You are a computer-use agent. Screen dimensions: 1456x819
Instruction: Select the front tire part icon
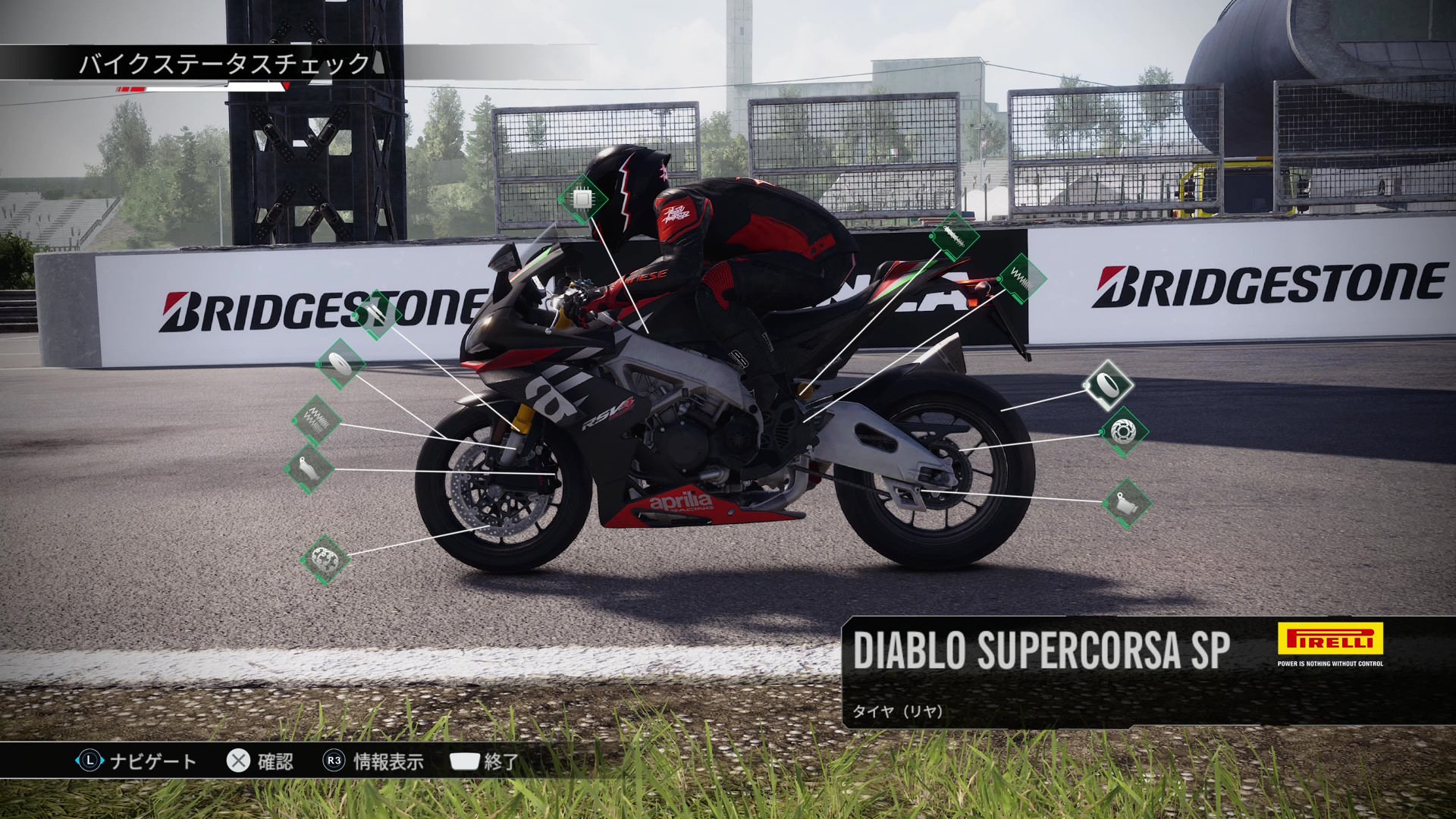(340, 366)
